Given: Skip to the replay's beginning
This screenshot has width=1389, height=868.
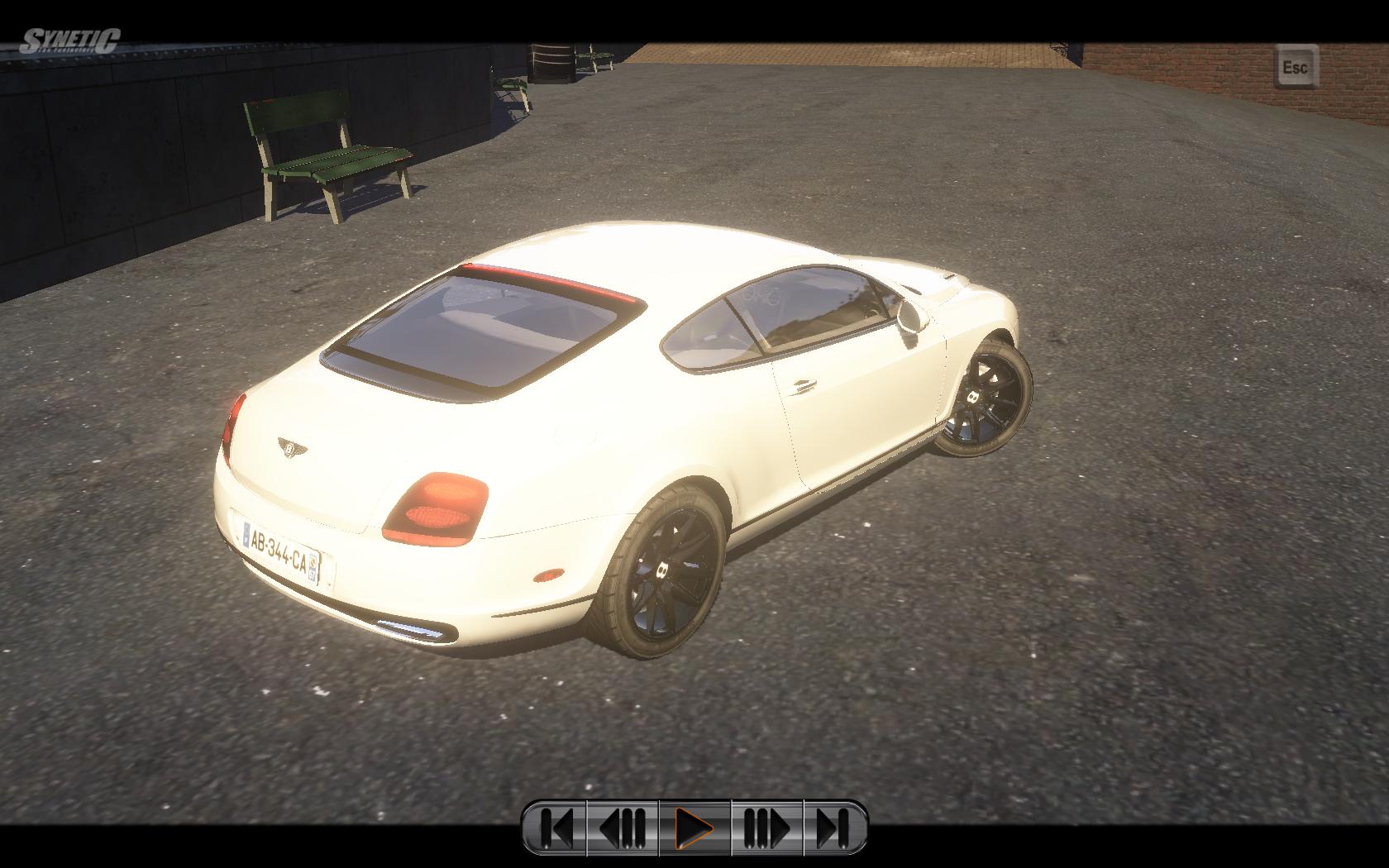Looking at the screenshot, I should pos(556,827).
